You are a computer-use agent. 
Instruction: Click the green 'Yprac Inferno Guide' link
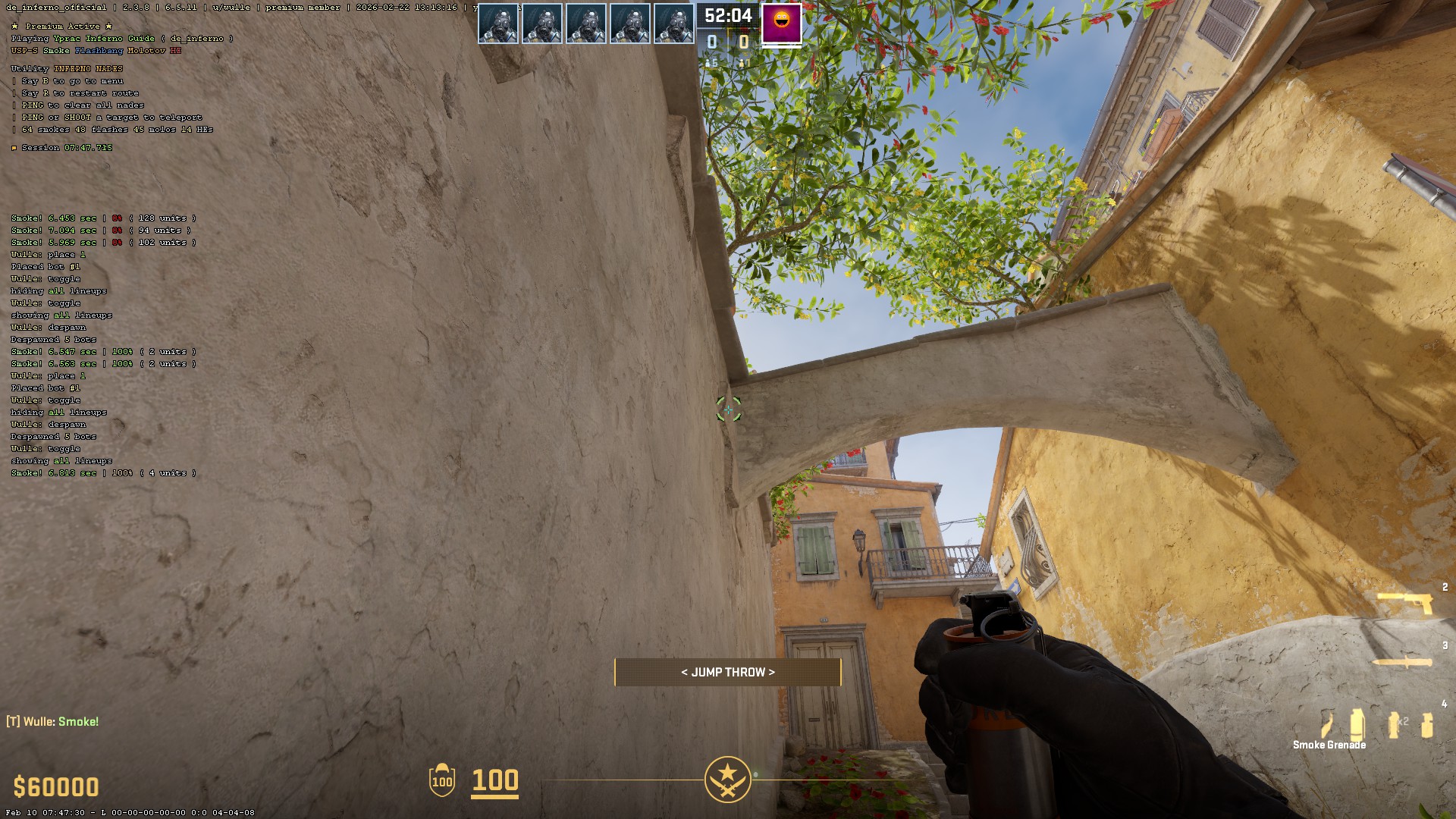pos(106,38)
